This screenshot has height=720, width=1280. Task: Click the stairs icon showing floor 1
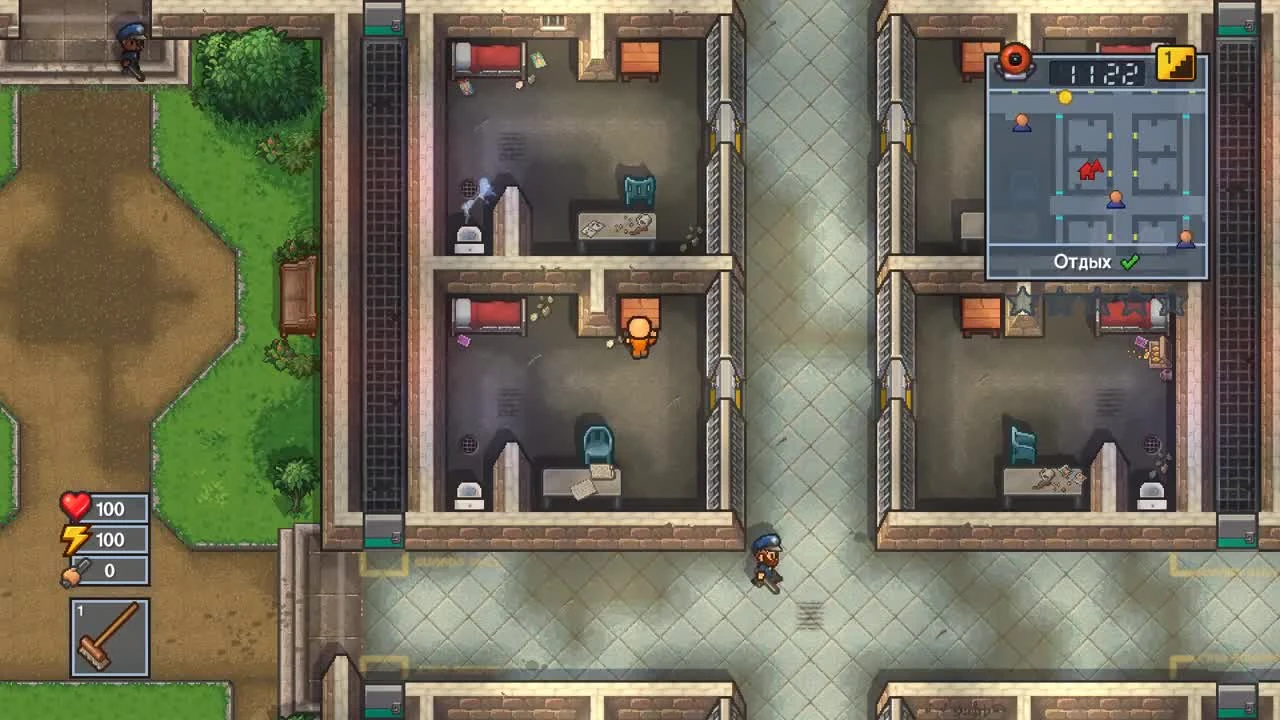pyautogui.click(x=1176, y=62)
